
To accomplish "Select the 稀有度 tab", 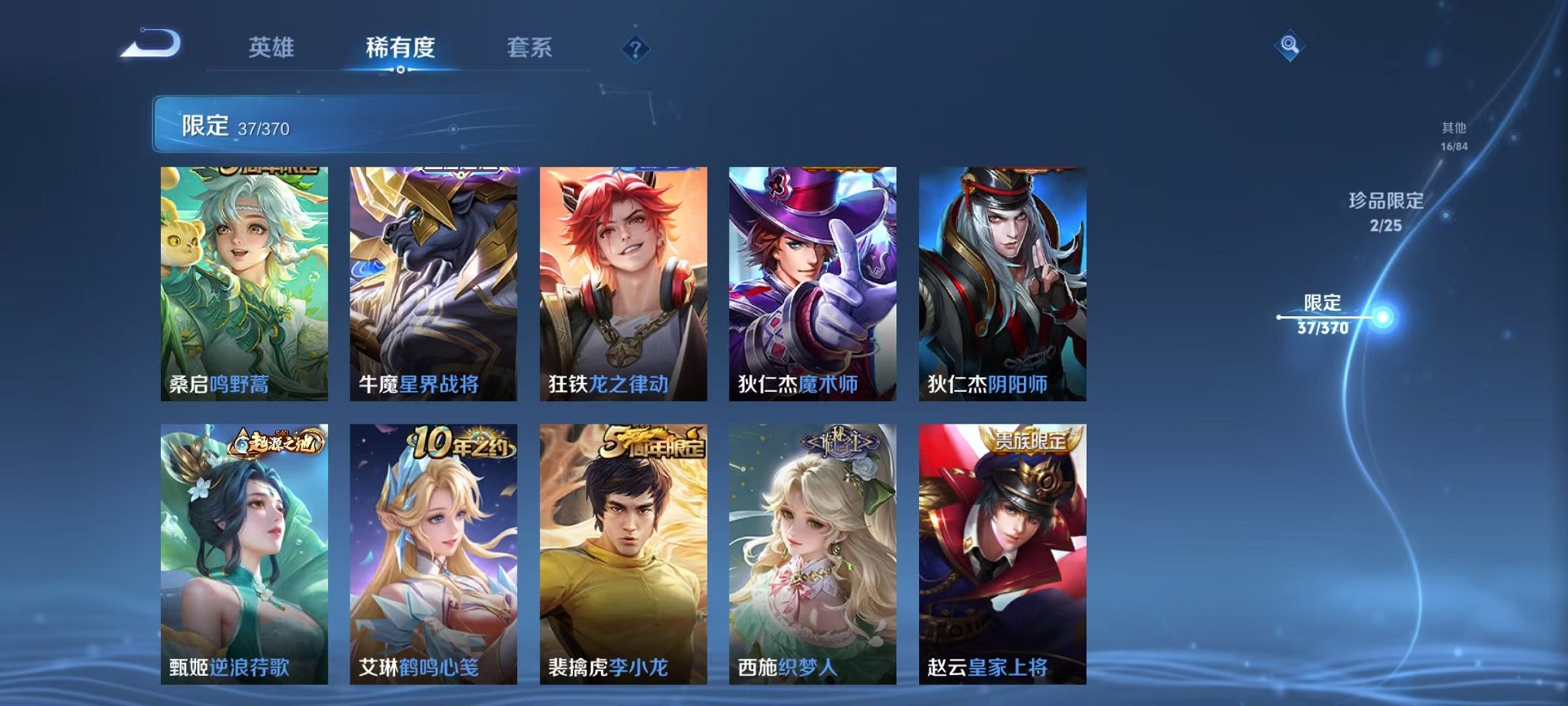I will (x=399, y=46).
